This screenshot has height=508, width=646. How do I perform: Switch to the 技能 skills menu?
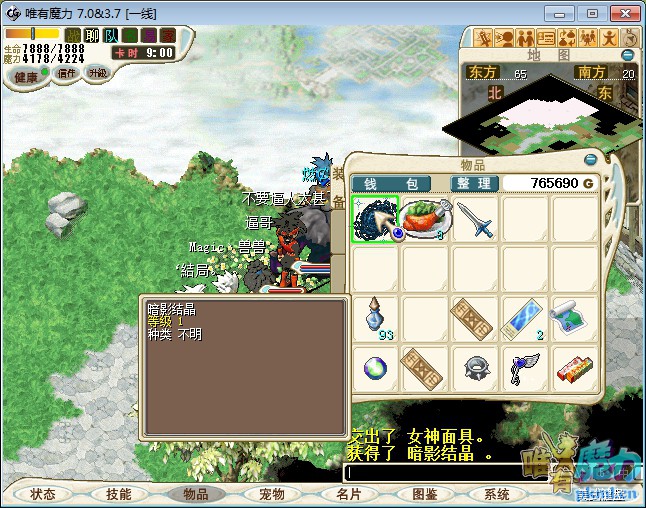[118, 494]
